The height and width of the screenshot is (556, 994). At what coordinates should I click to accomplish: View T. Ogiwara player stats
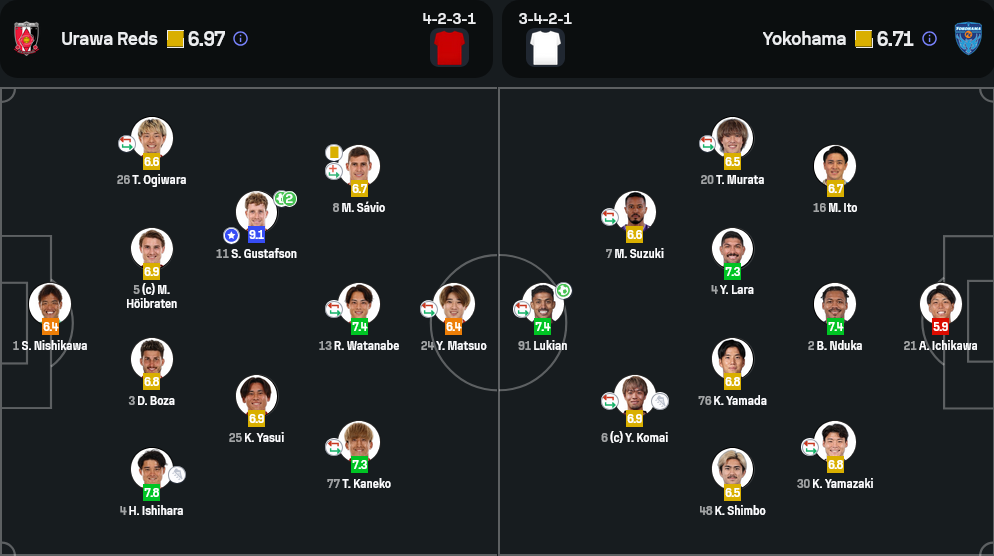[x=152, y=139]
